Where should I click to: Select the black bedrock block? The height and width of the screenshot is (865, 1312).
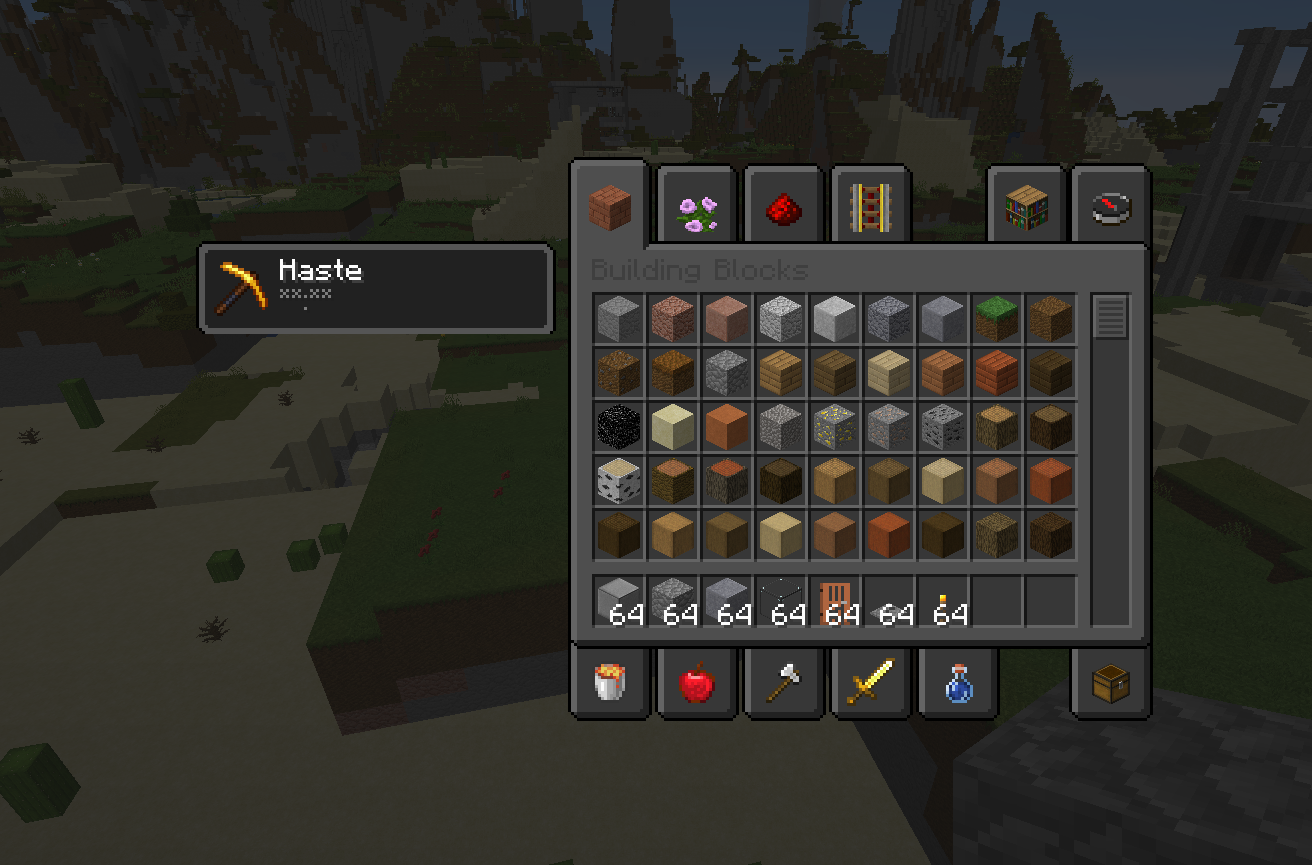click(618, 427)
